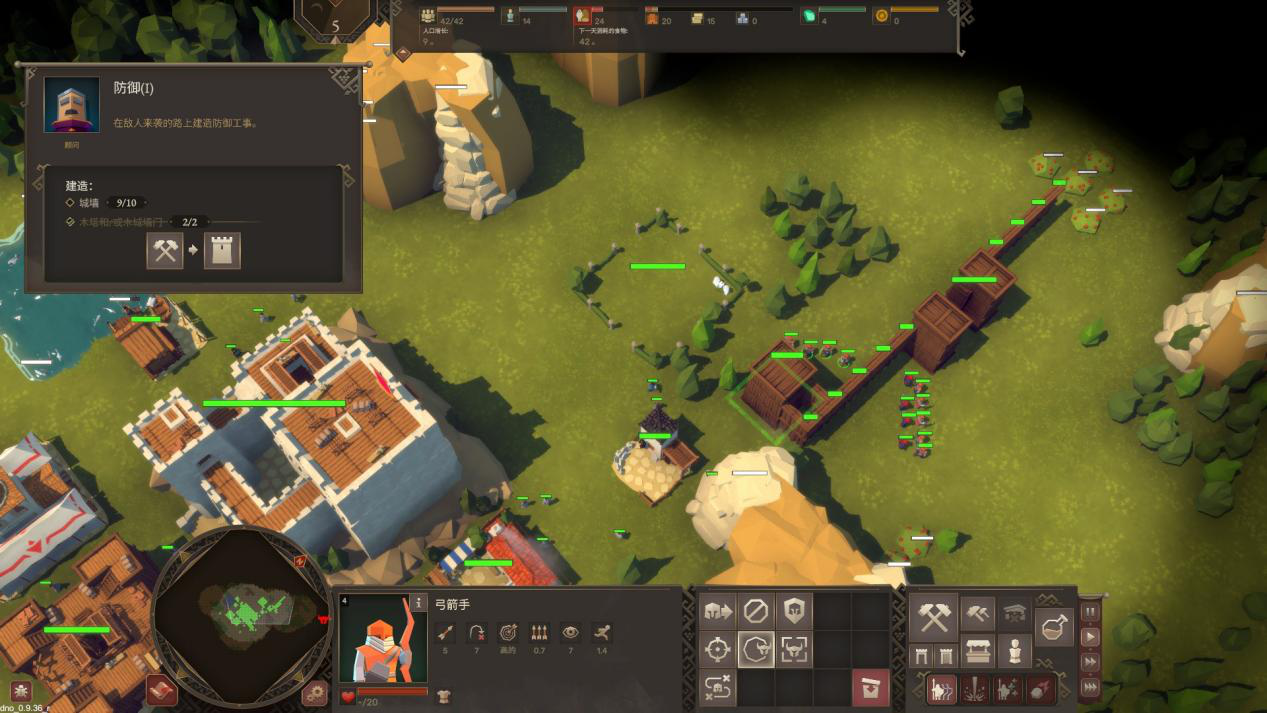Set game speed to double fast-forward
The height and width of the screenshot is (713, 1267).
(1090, 662)
